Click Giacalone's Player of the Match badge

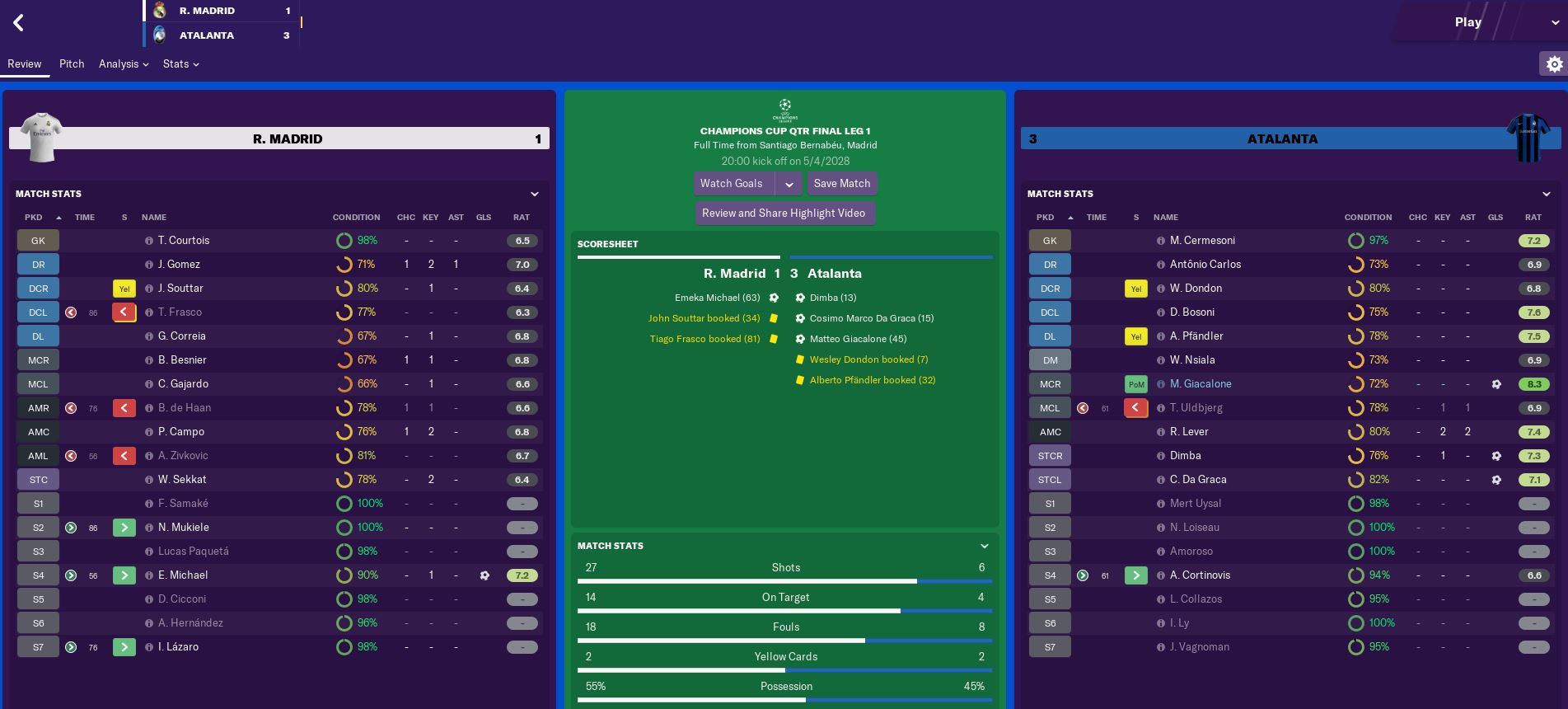coord(1135,384)
